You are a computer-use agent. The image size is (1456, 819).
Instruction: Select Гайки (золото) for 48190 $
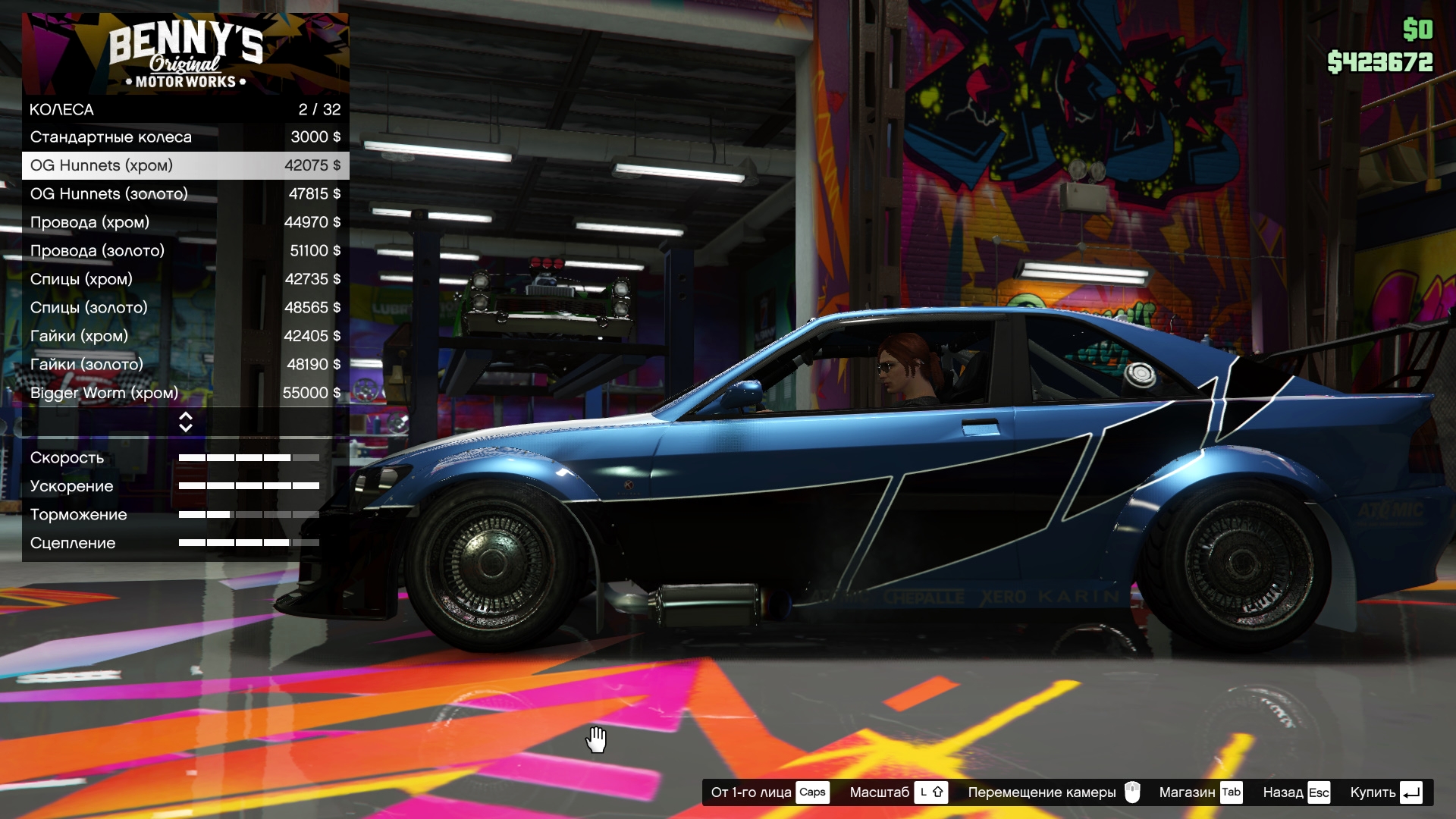(x=185, y=365)
